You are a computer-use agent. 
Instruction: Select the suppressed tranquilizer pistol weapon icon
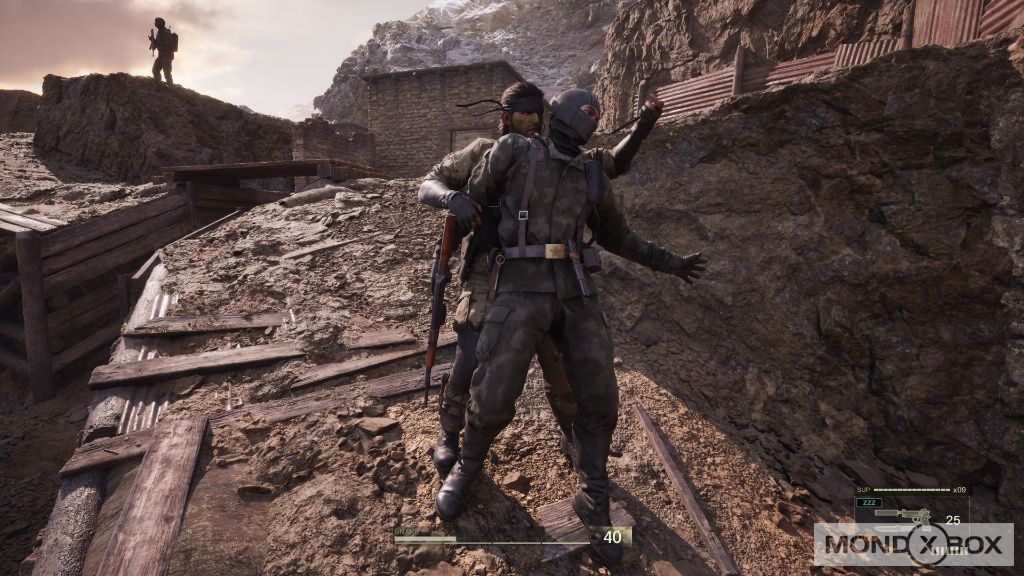pos(900,515)
